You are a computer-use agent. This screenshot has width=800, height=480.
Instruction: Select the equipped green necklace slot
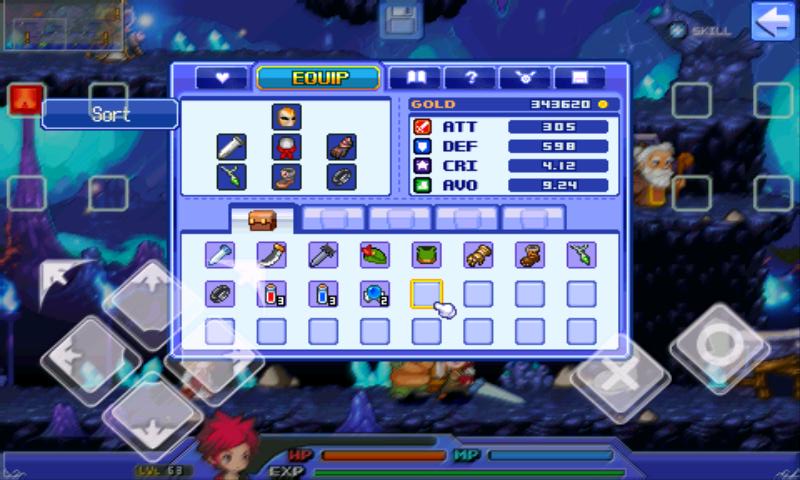[232, 177]
